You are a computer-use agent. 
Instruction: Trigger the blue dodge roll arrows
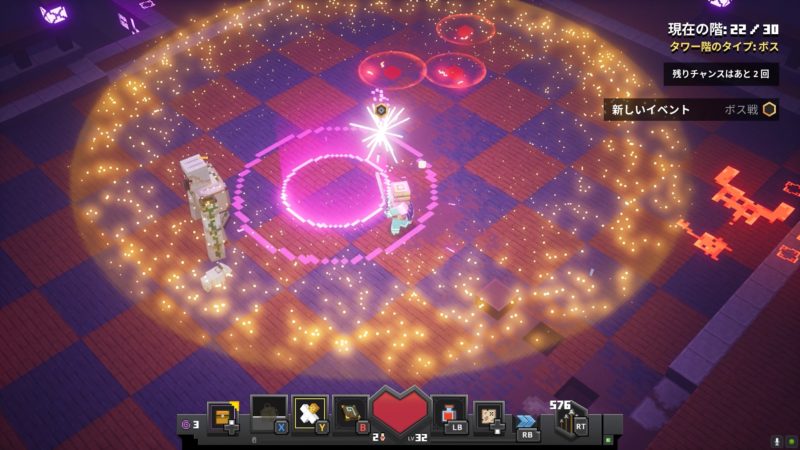[526, 422]
